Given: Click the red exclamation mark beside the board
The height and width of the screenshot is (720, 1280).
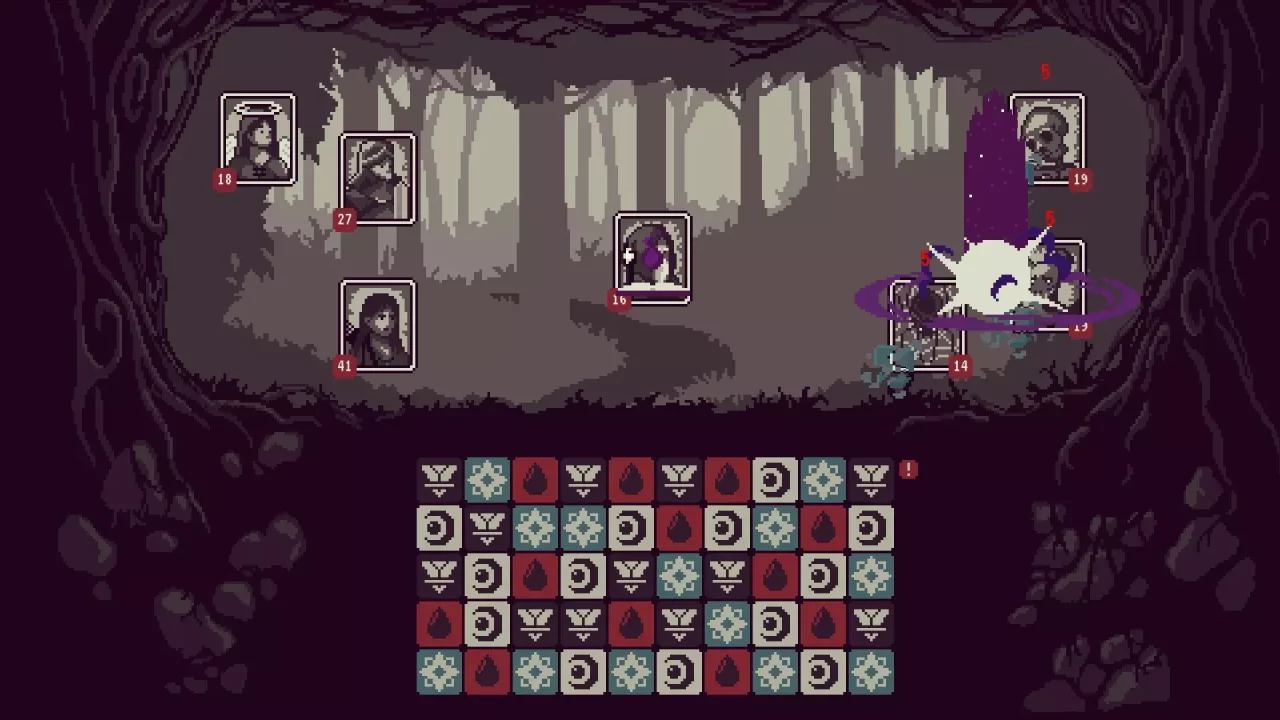Looking at the screenshot, I should (908, 469).
